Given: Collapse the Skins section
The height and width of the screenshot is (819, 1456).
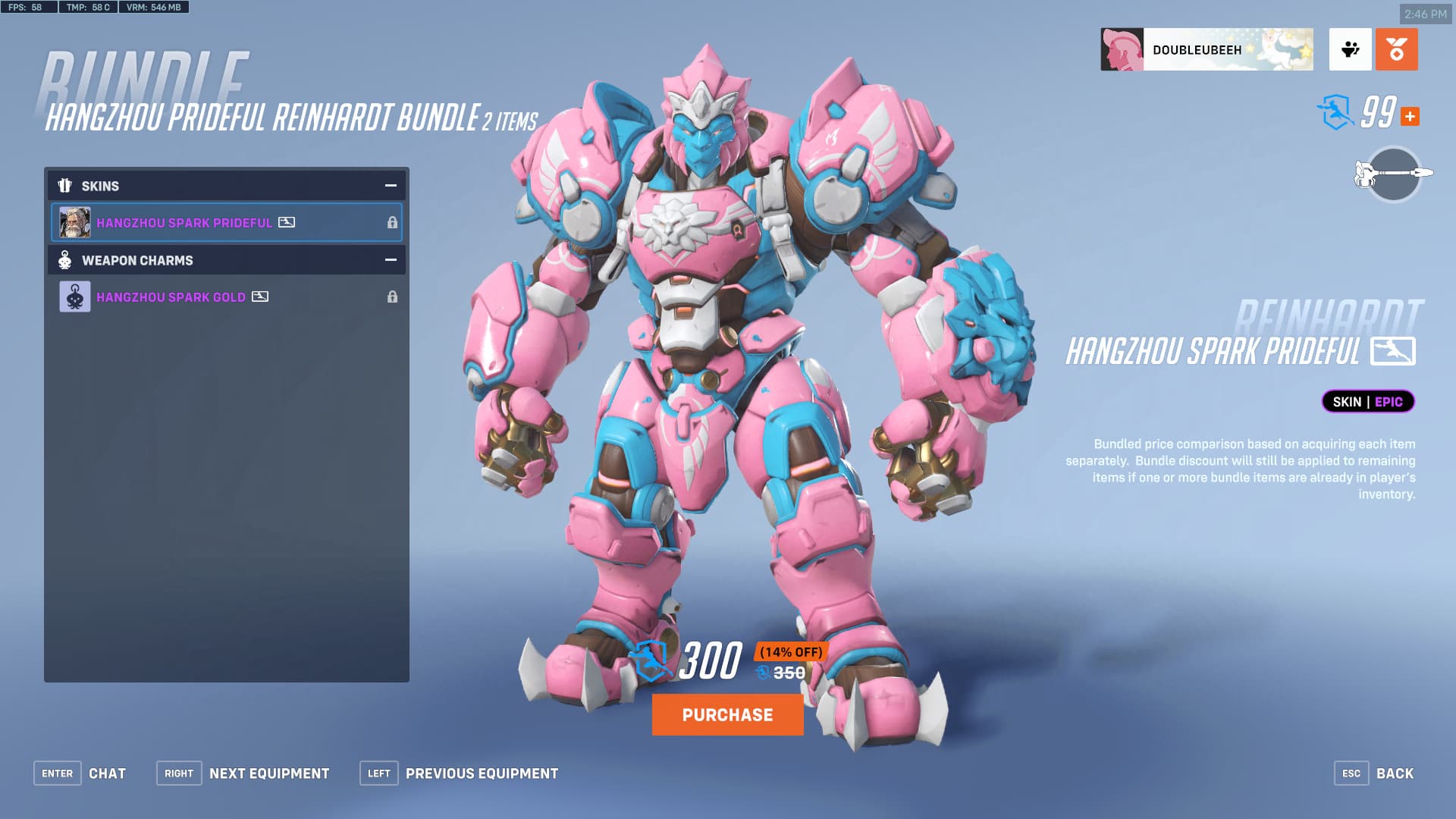Looking at the screenshot, I should pyautogui.click(x=391, y=186).
